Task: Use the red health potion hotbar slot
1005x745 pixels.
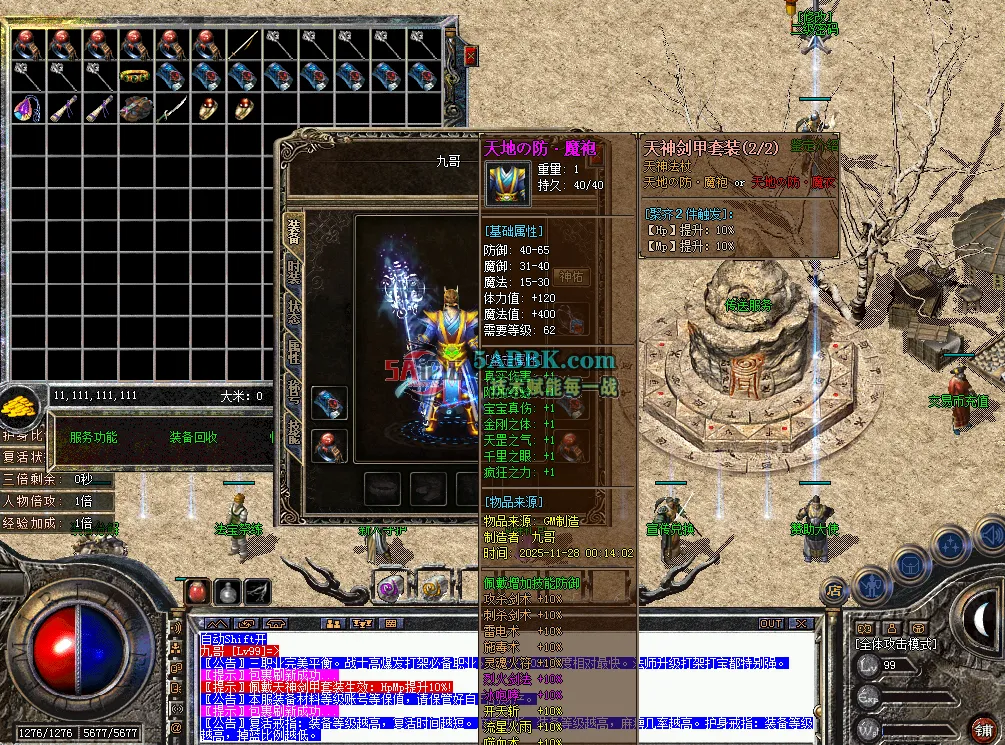Action: click(x=199, y=592)
